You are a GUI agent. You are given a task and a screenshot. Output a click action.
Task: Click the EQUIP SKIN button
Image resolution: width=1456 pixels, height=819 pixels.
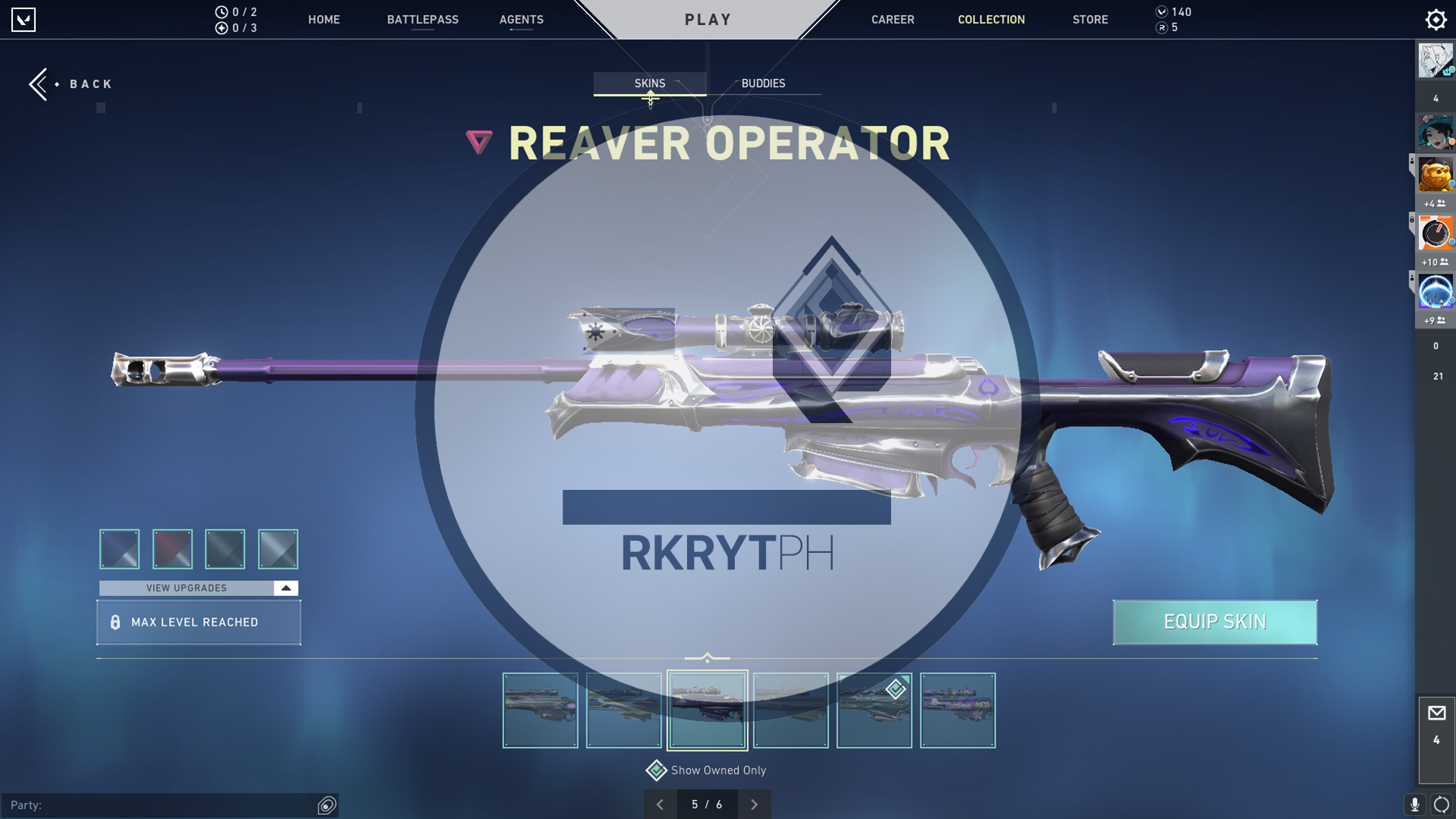tap(1214, 622)
